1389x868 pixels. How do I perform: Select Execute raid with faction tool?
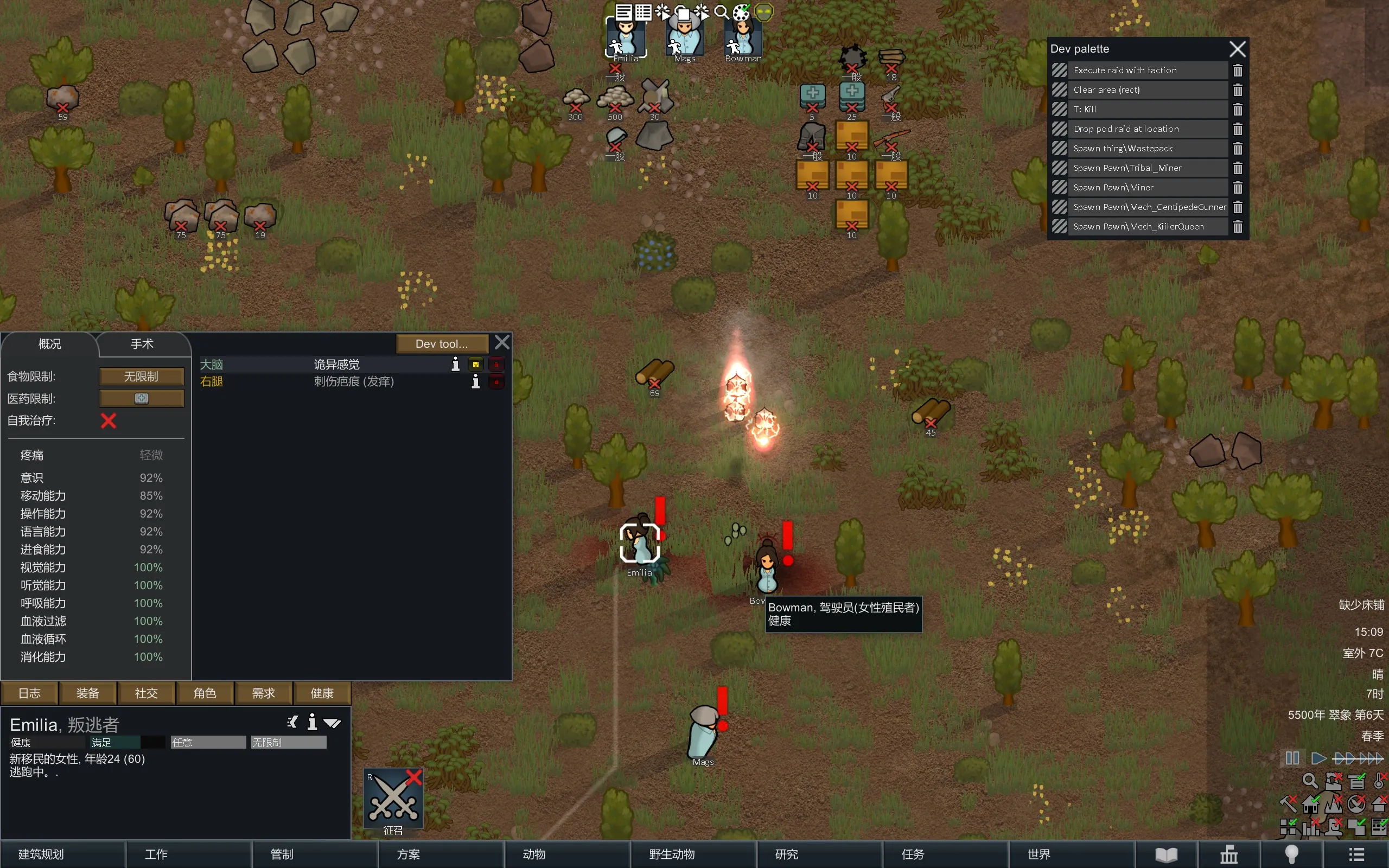pos(1147,70)
